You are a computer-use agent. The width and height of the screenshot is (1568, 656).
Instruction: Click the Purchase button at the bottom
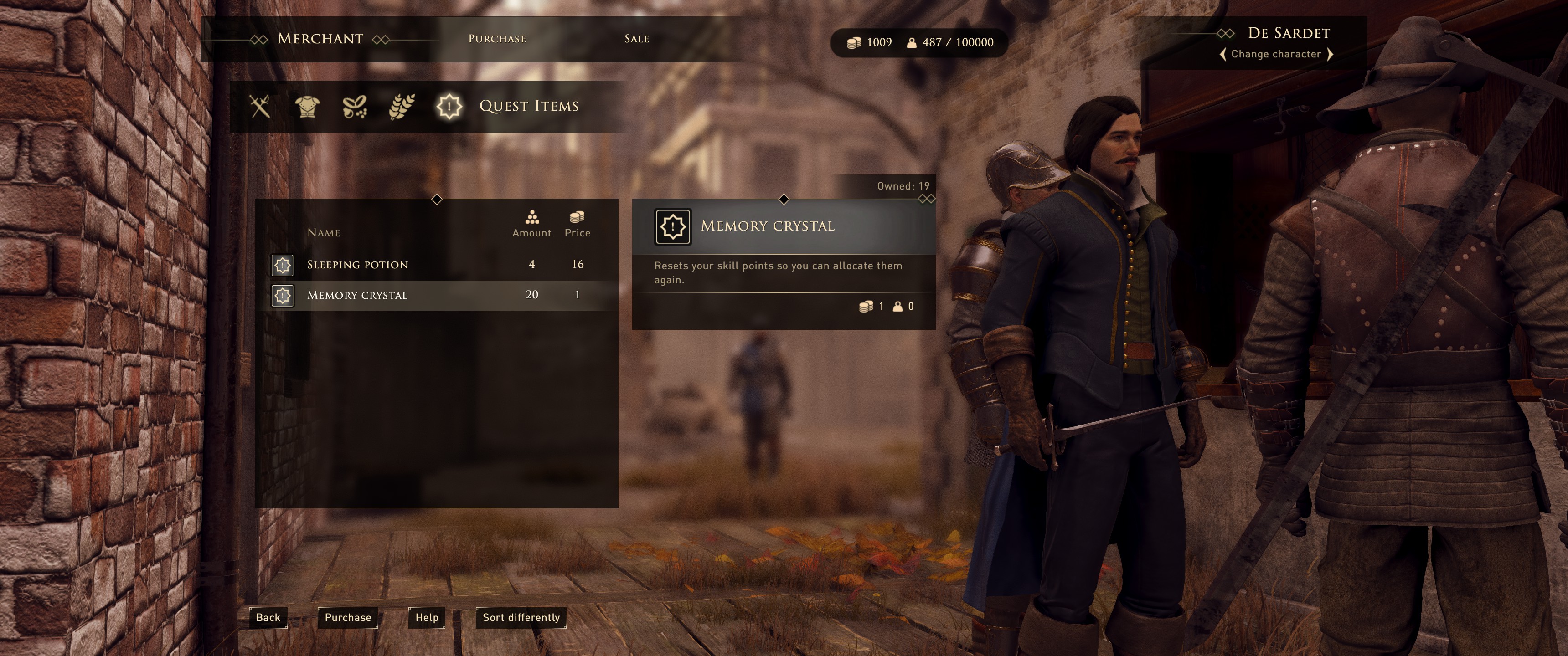point(348,617)
